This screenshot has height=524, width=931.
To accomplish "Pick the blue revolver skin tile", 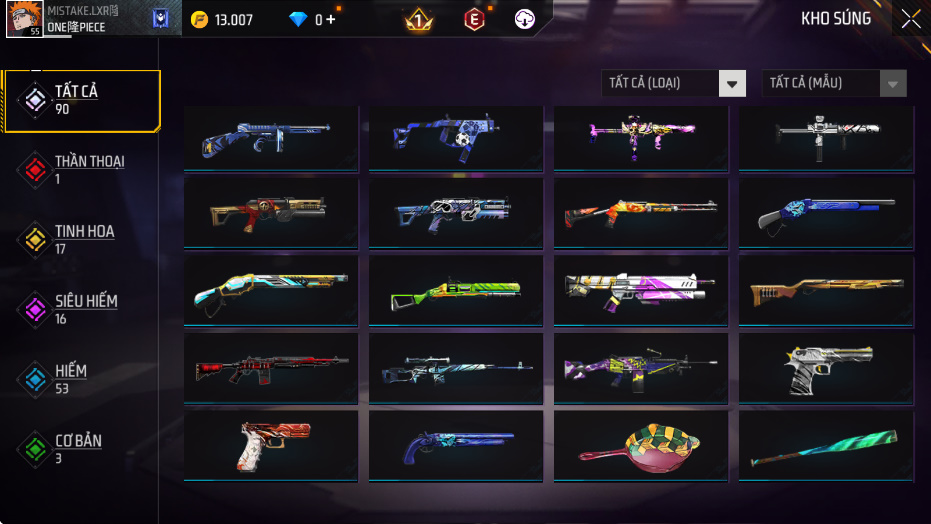I will click(x=456, y=447).
